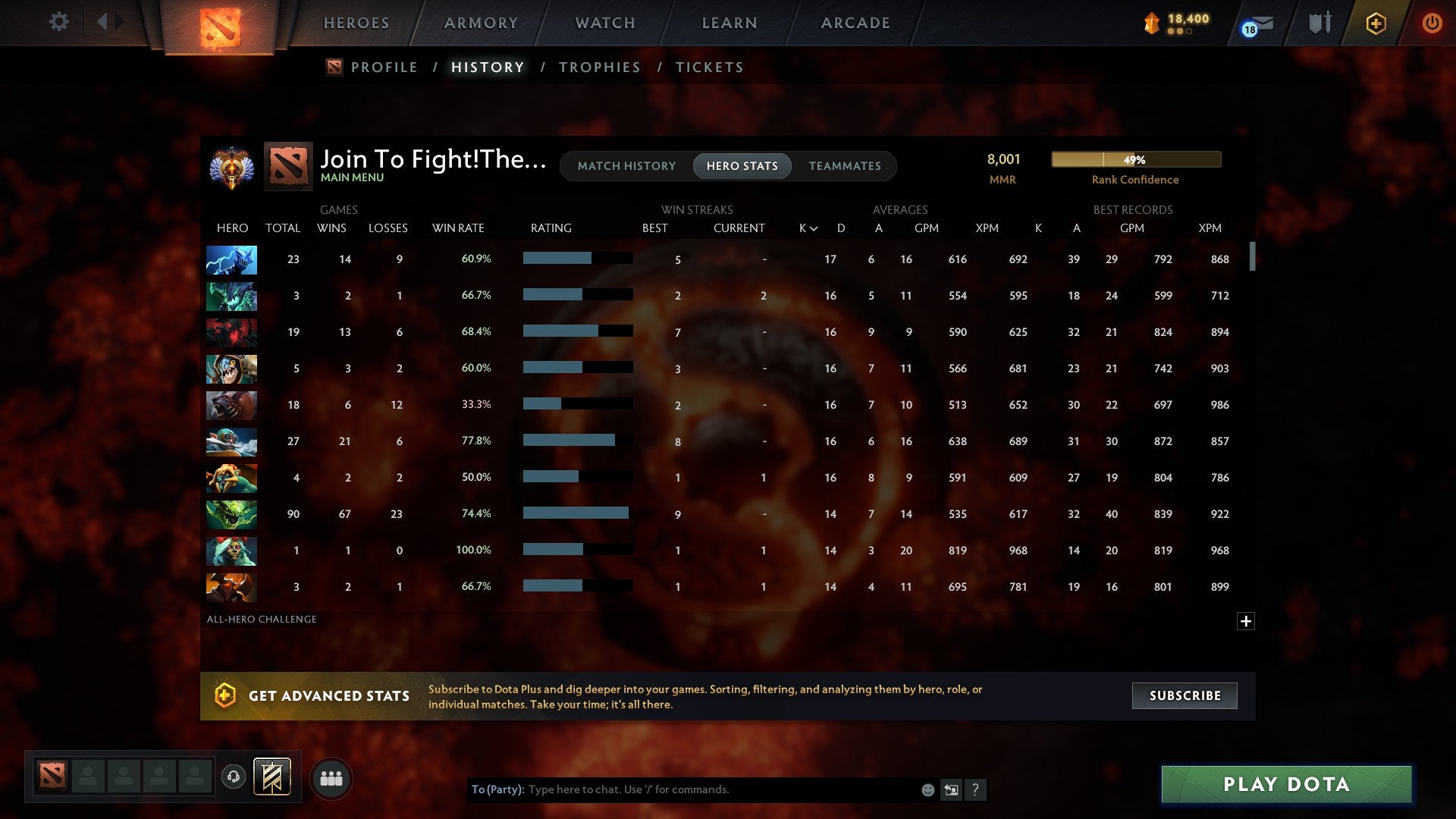This screenshot has width=1456, height=819.
Task: Click the power/disconnect icon
Action: (x=1432, y=23)
